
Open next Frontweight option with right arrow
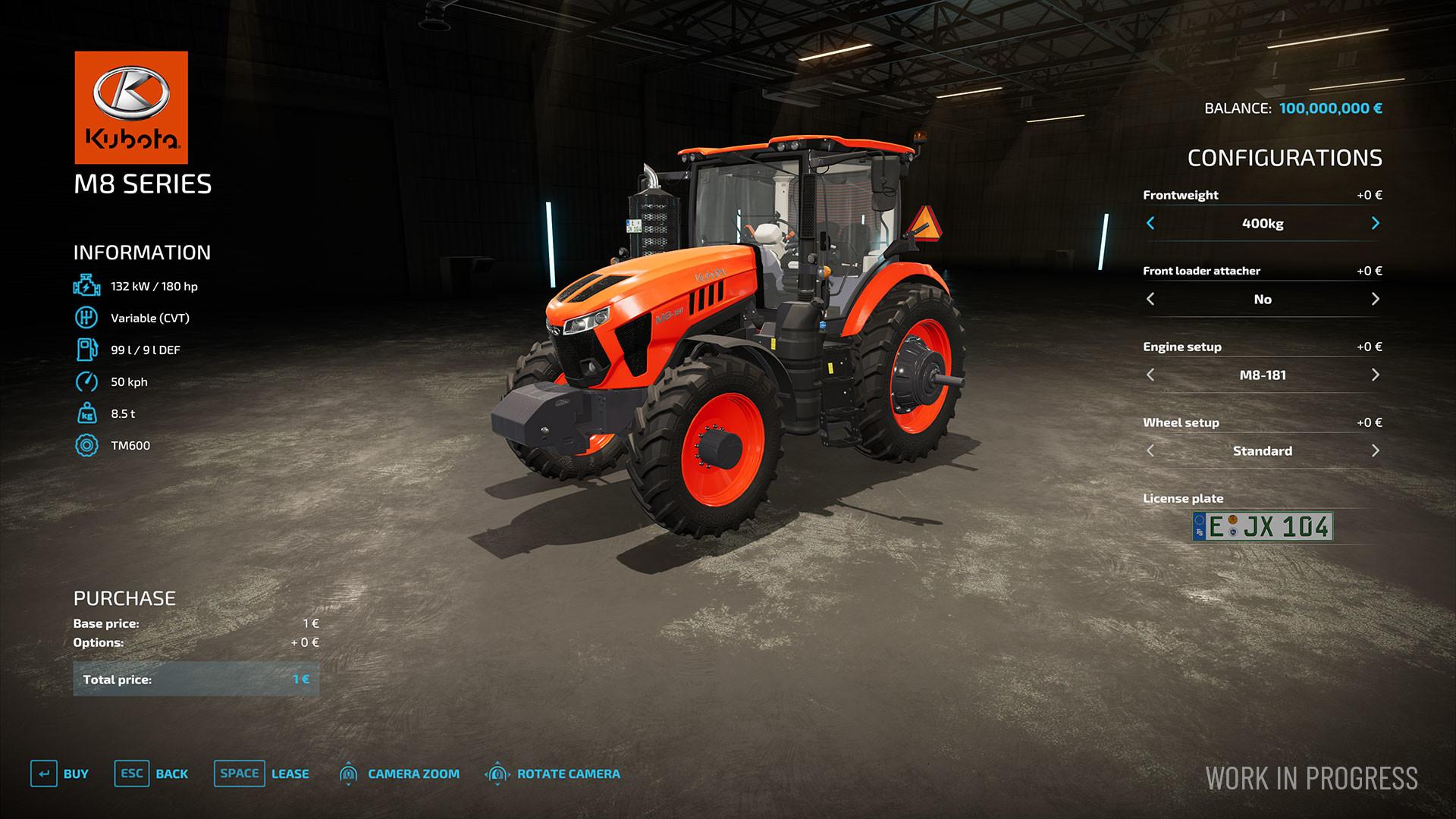[x=1375, y=224]
